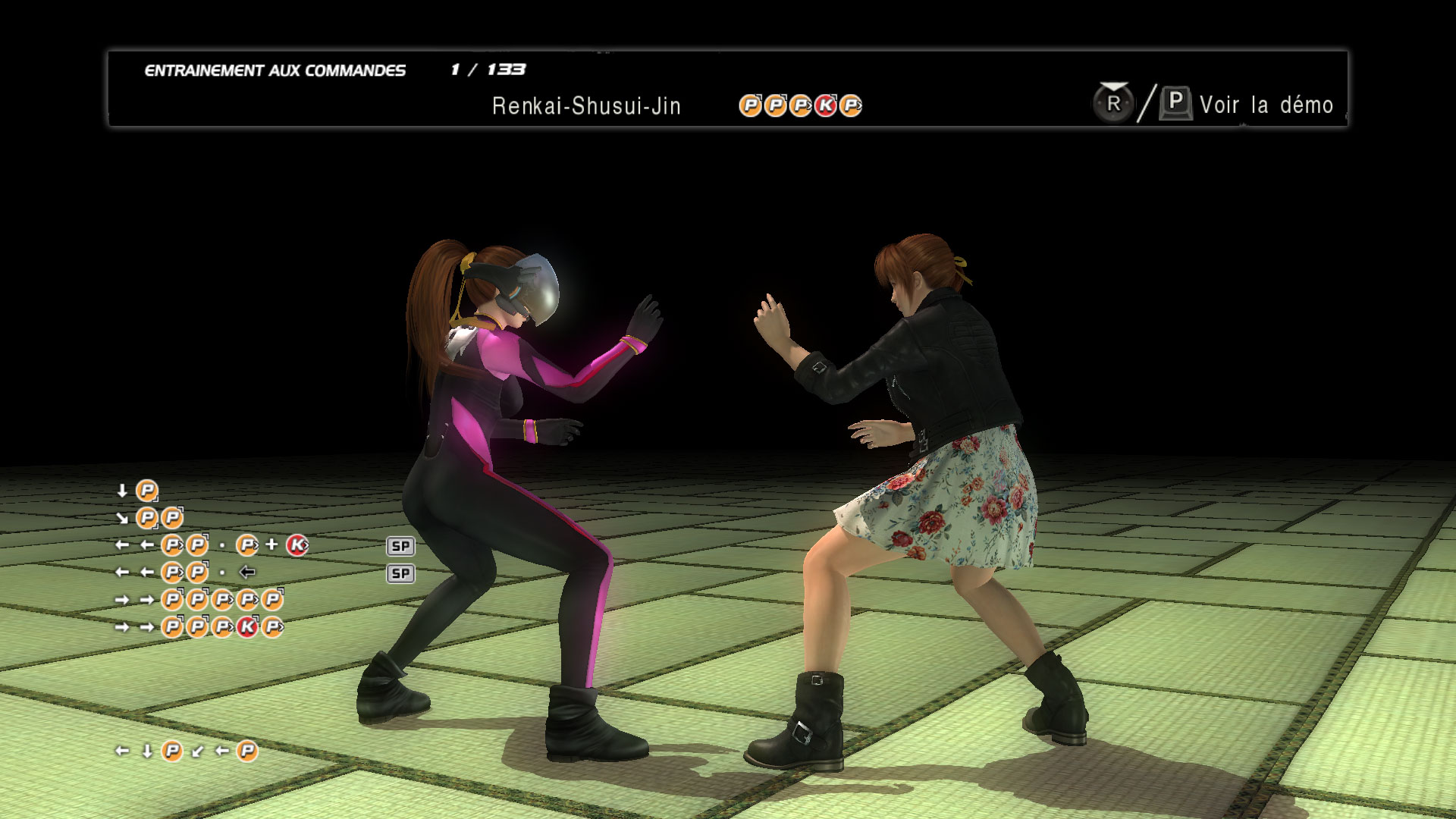Select the first P punch icon in the combo sequence

(x=749, y=105)
